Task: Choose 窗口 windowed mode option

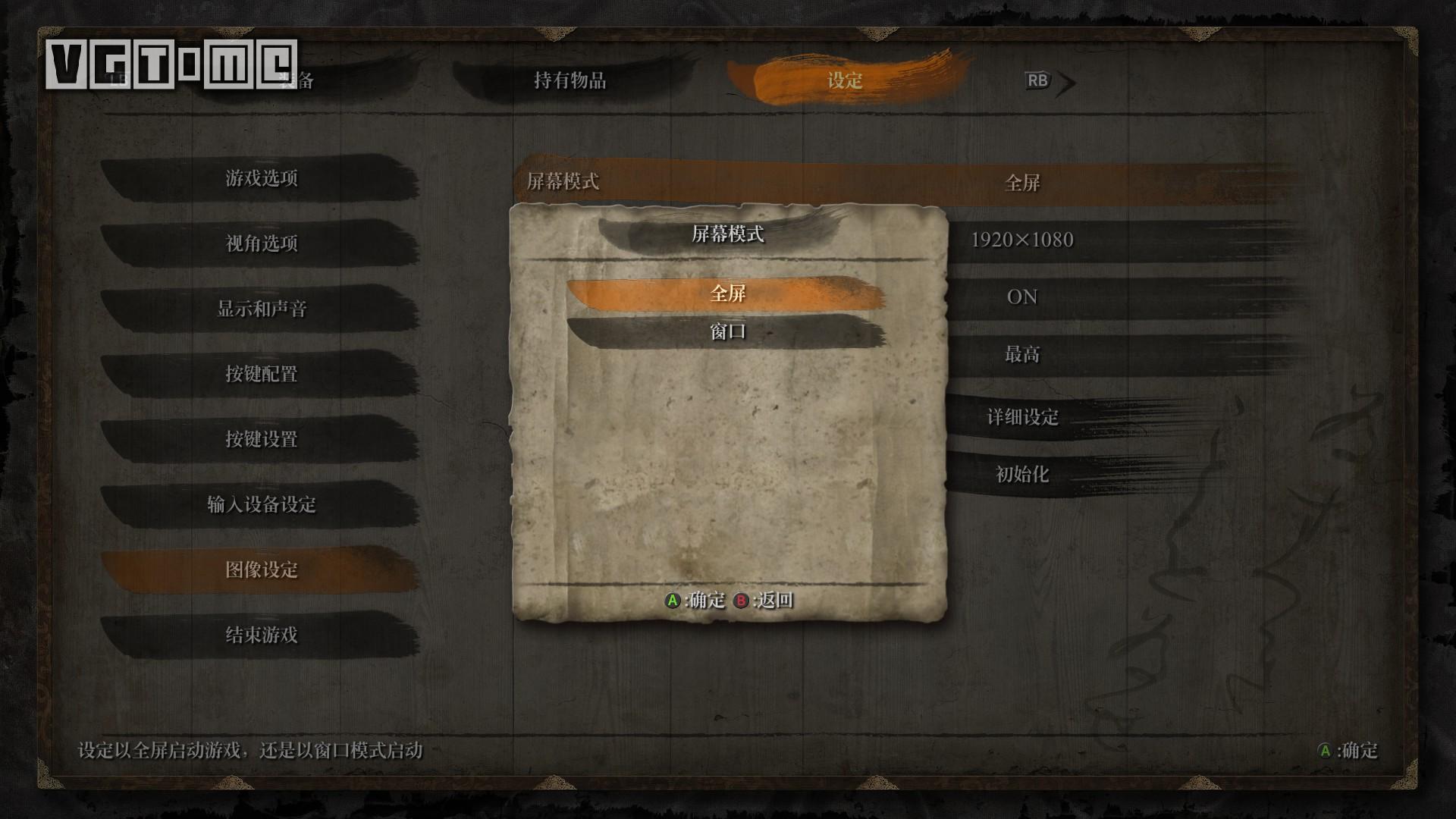Action: (727, 331)
